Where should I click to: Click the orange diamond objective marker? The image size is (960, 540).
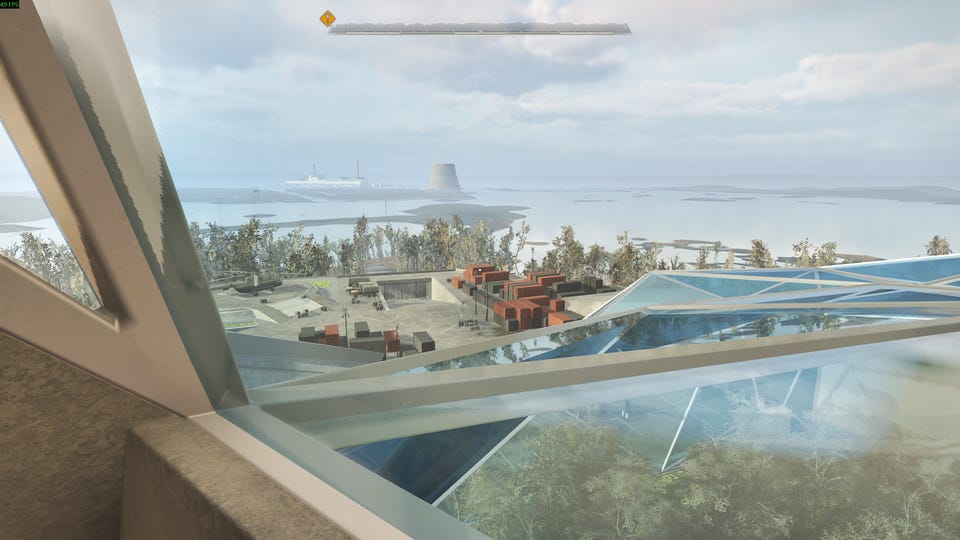point(327,18)
